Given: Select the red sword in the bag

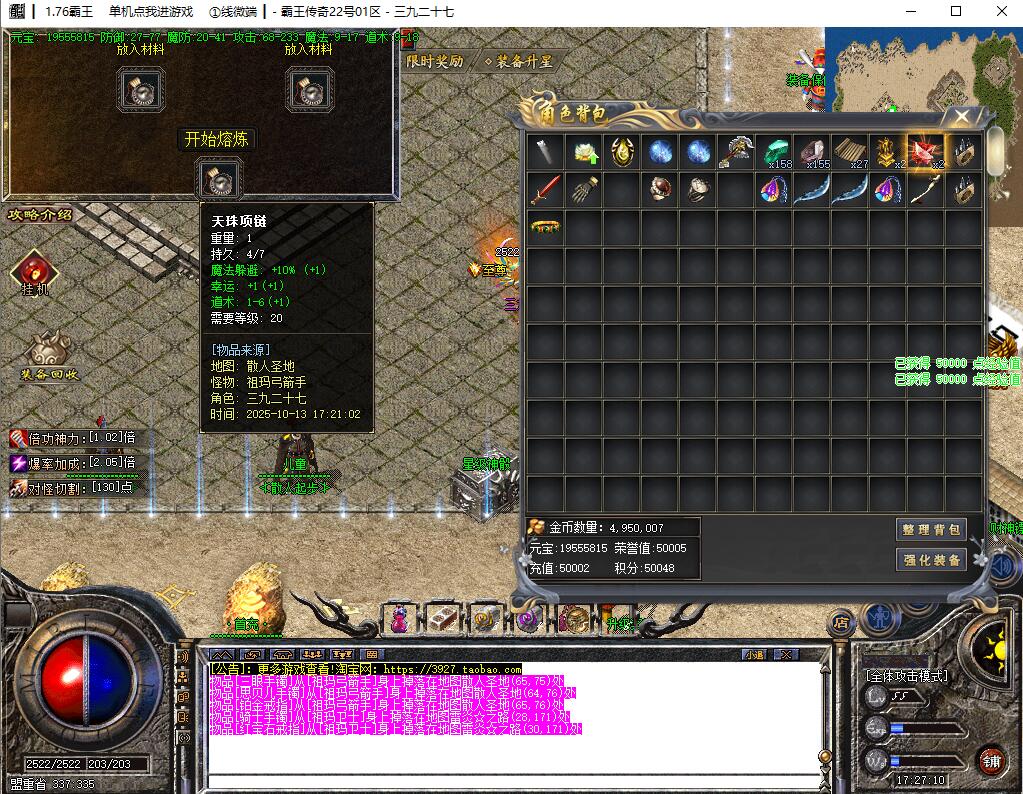Looking at the screenshot, I should point(545,190).
